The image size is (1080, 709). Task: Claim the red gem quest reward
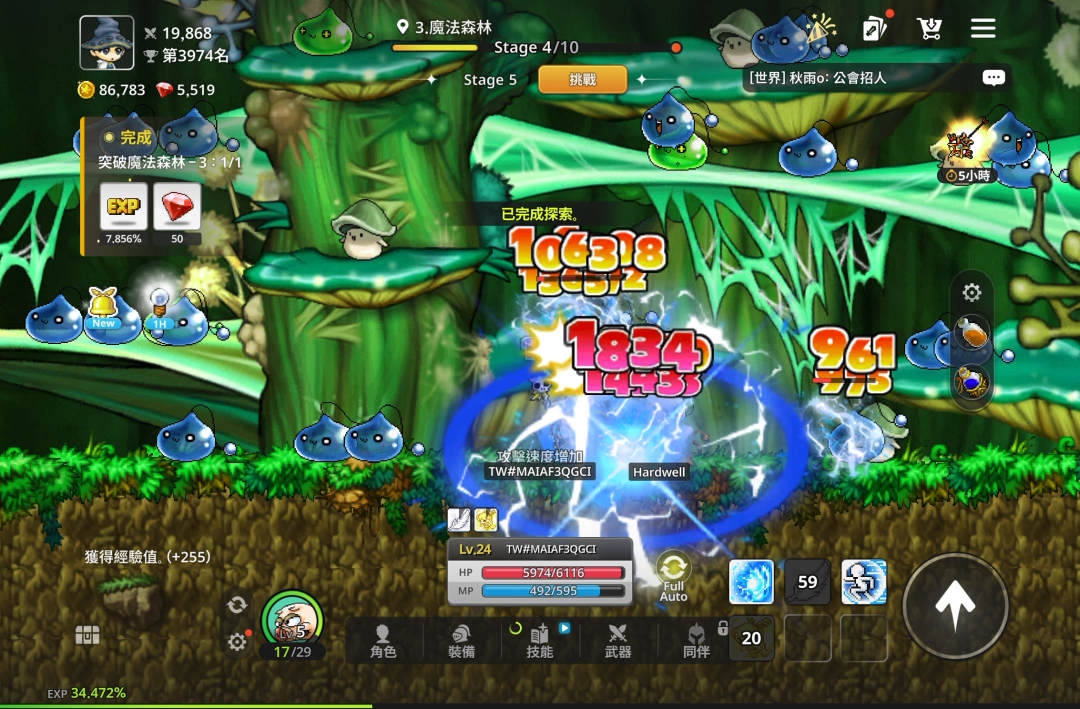pyautogui.click(x=177, y=207)
